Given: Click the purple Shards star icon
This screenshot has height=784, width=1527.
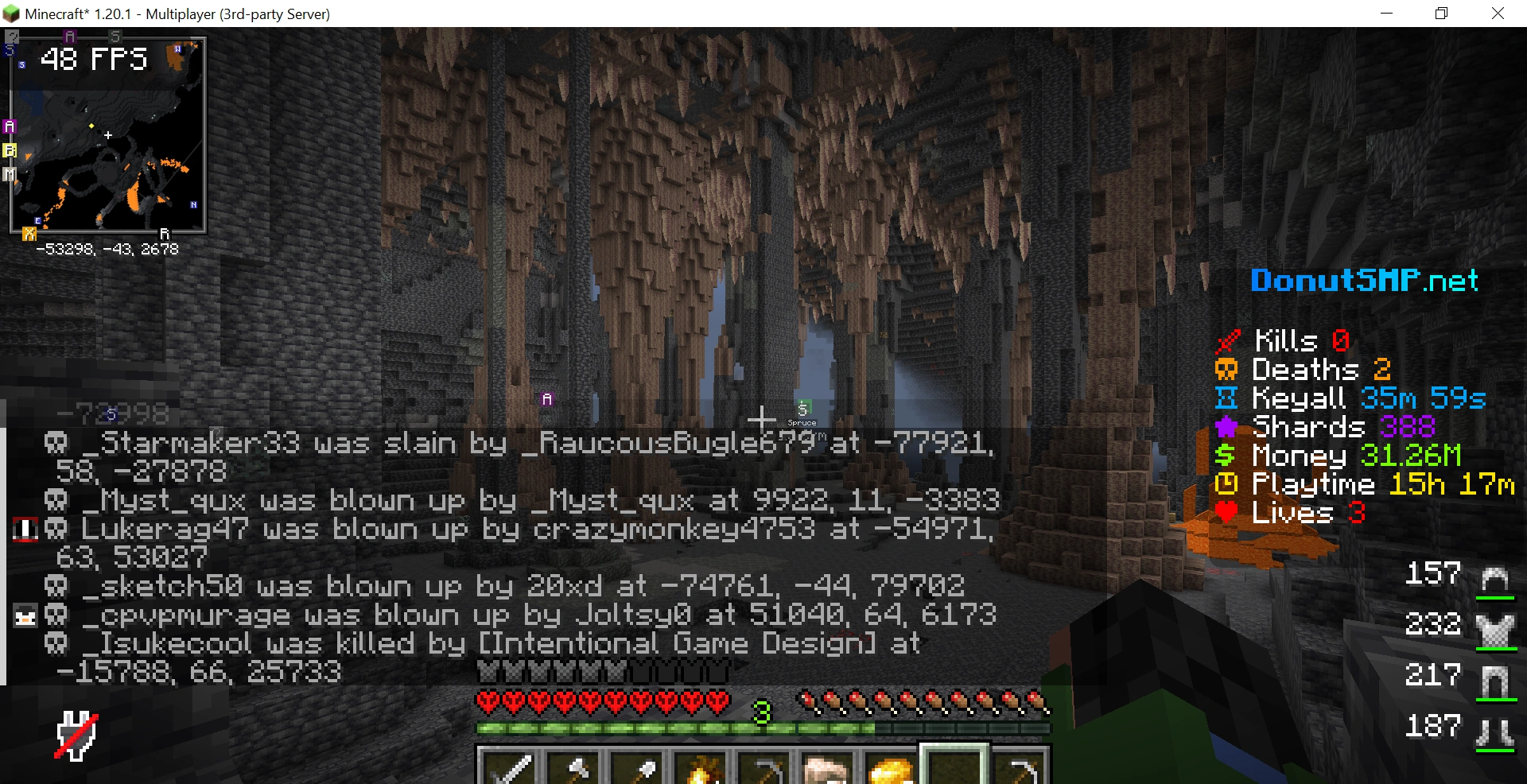Looking at the screenshot, I should pos(1226,427).
